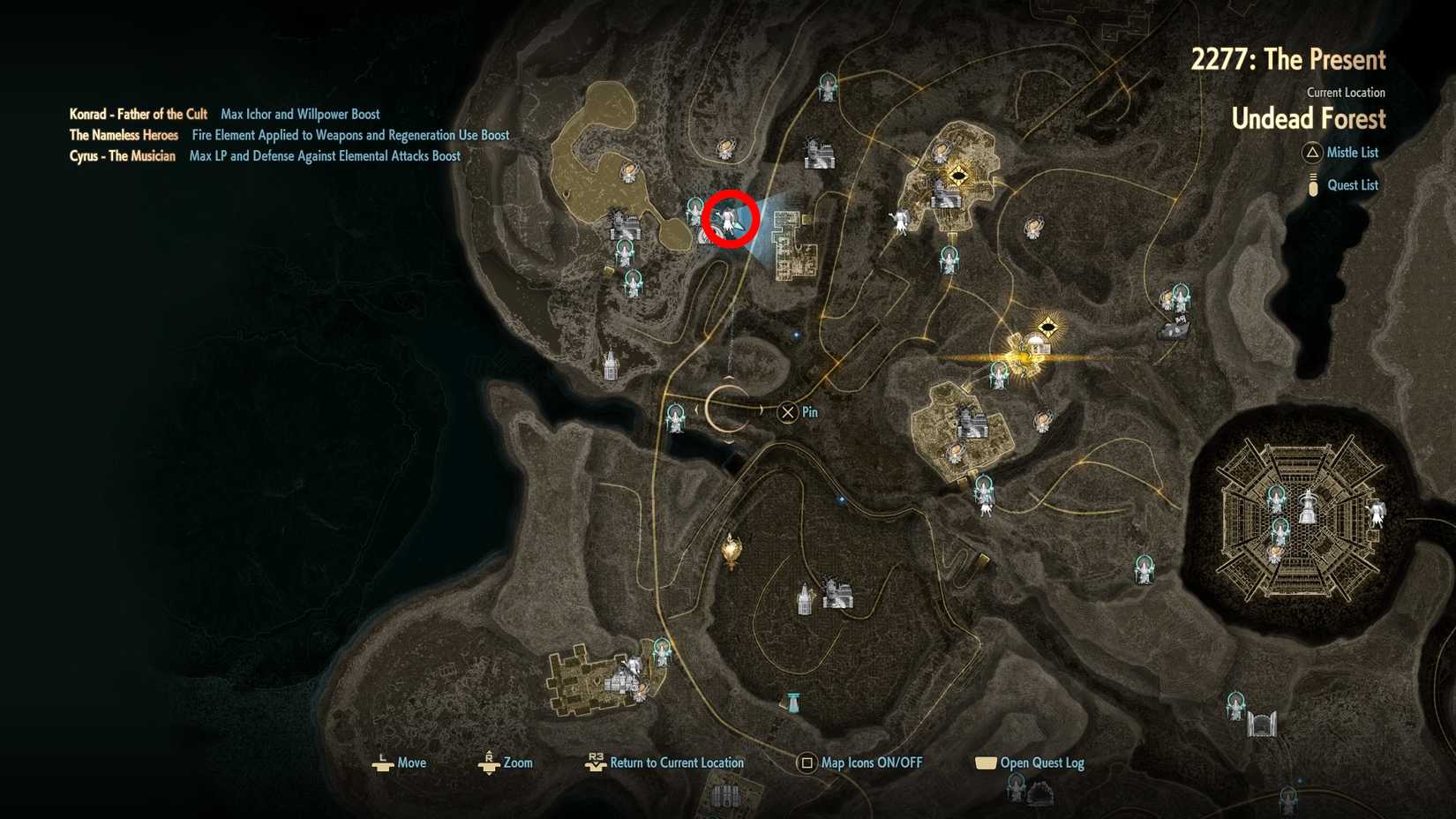Select the Cyrus - The Musician entry
Viewport: 1456px width, 819px height.
(x=123, y=155)
